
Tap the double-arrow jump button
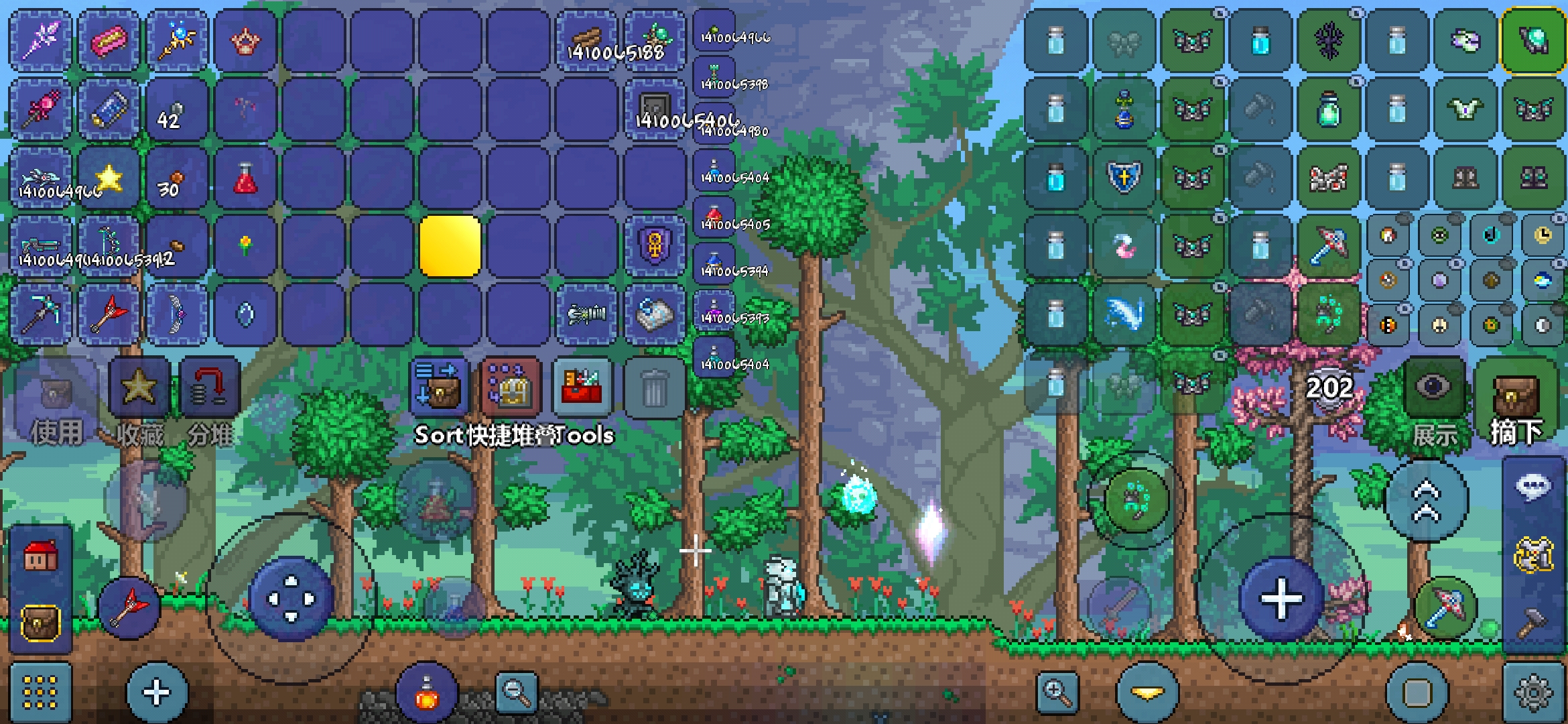point(1426,501)
